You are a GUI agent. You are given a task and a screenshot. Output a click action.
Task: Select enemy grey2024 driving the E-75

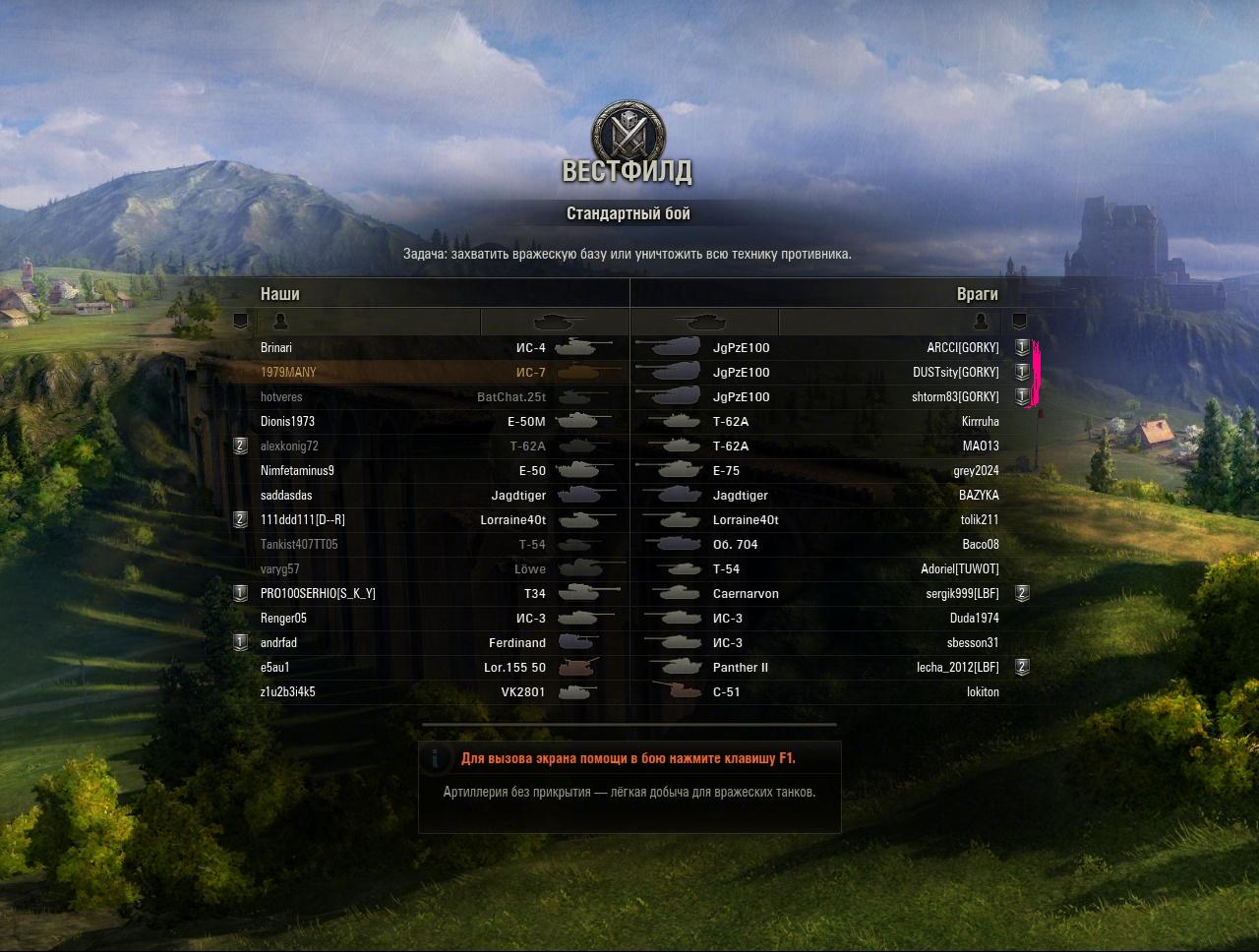click(x=976, y=471)
